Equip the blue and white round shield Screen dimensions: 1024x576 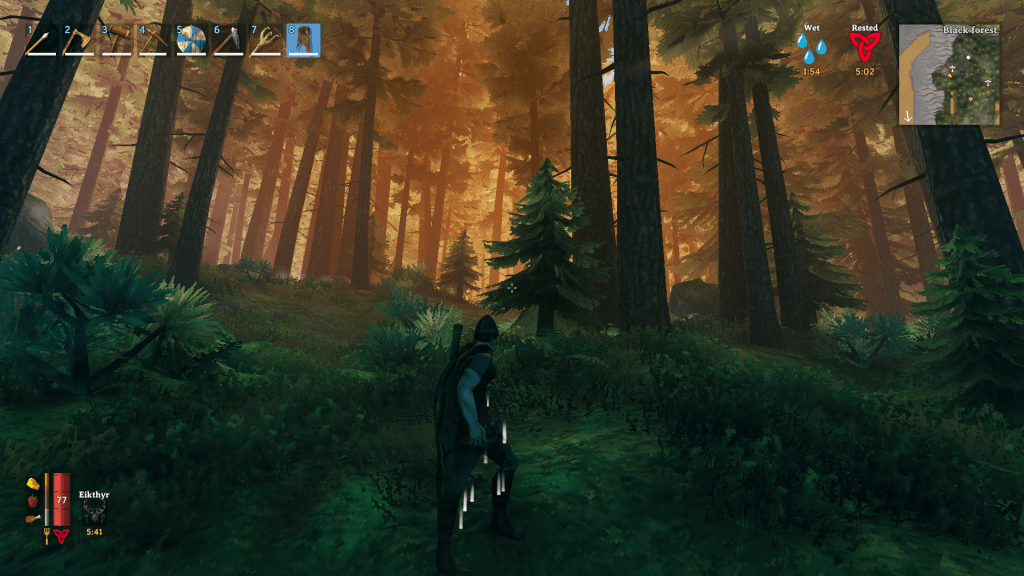[x=191, y=40]
